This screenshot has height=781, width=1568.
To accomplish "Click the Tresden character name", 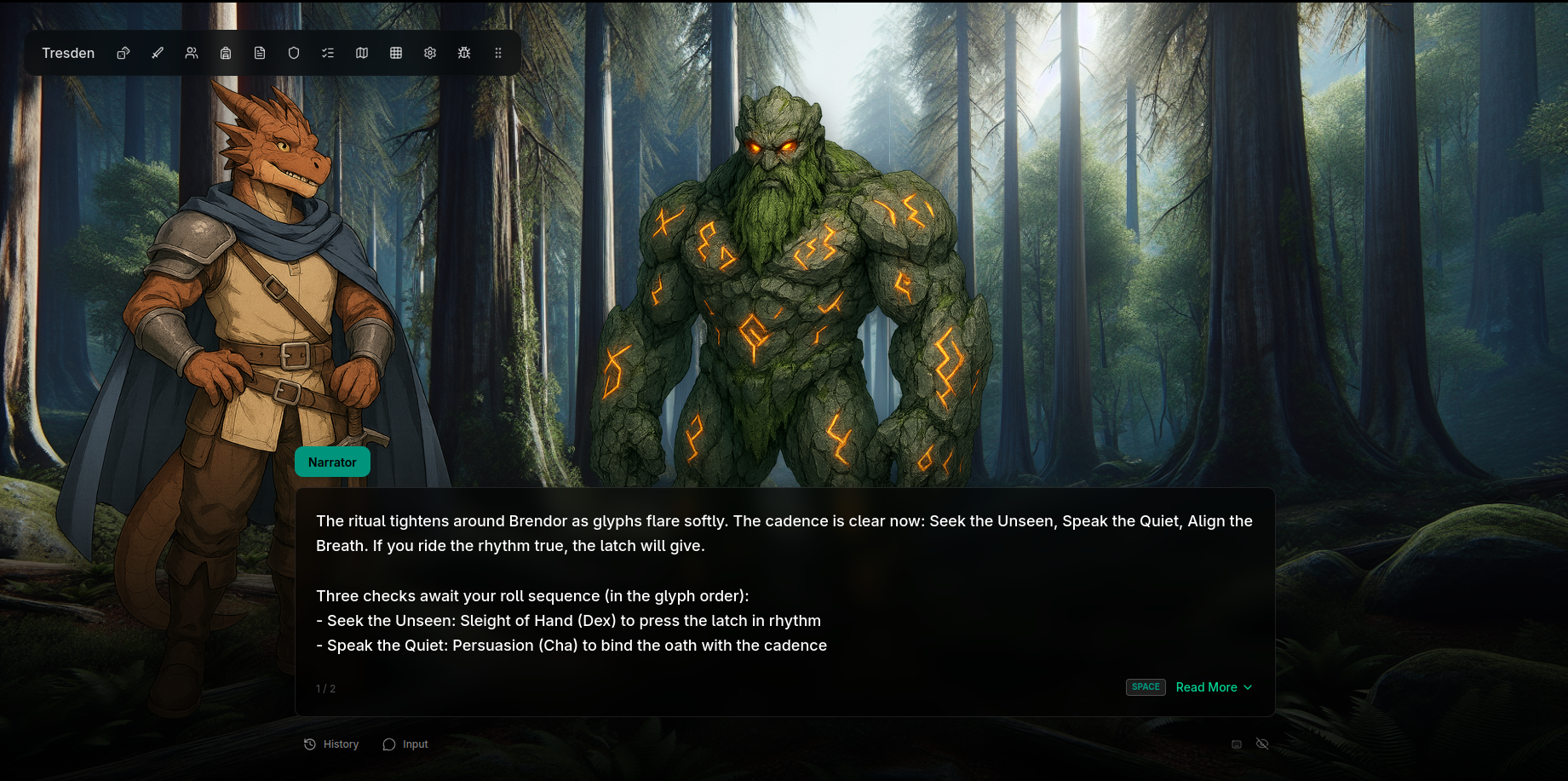I will (68, 53).
